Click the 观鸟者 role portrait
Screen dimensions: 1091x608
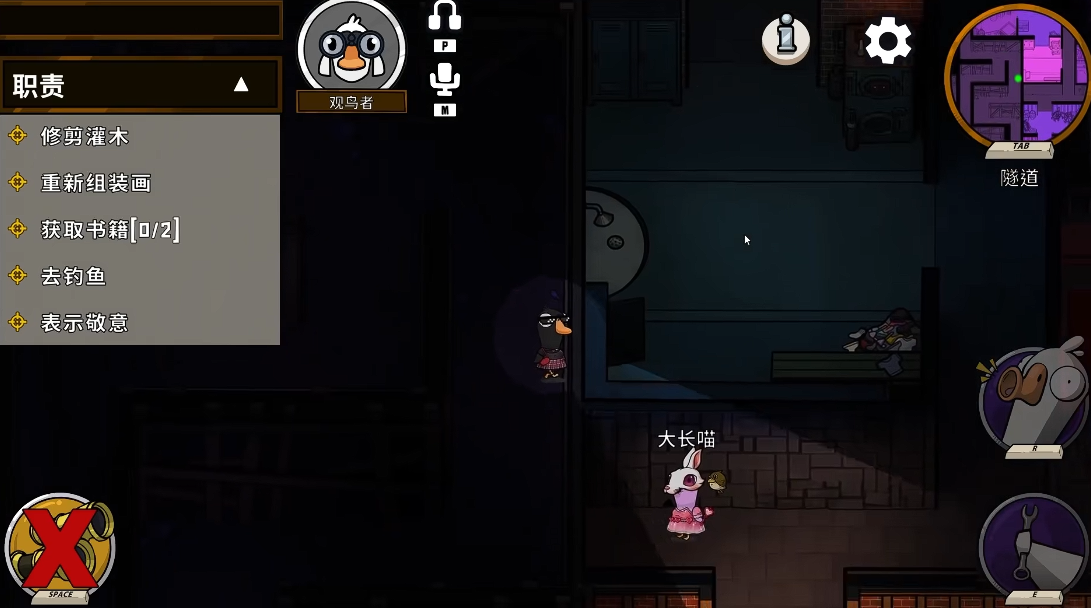(x=351, y=48)
